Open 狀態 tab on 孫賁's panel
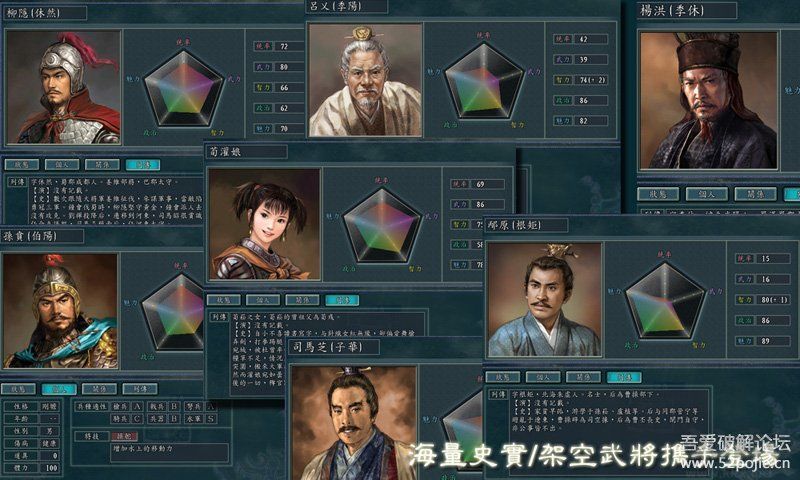This screenshot has height=480, width=800. coord(18,389)
